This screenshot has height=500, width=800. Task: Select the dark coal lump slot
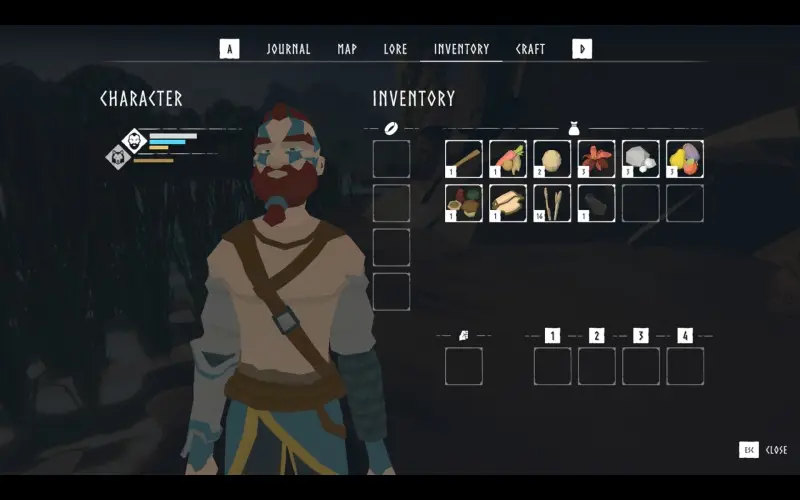(596, 203)
